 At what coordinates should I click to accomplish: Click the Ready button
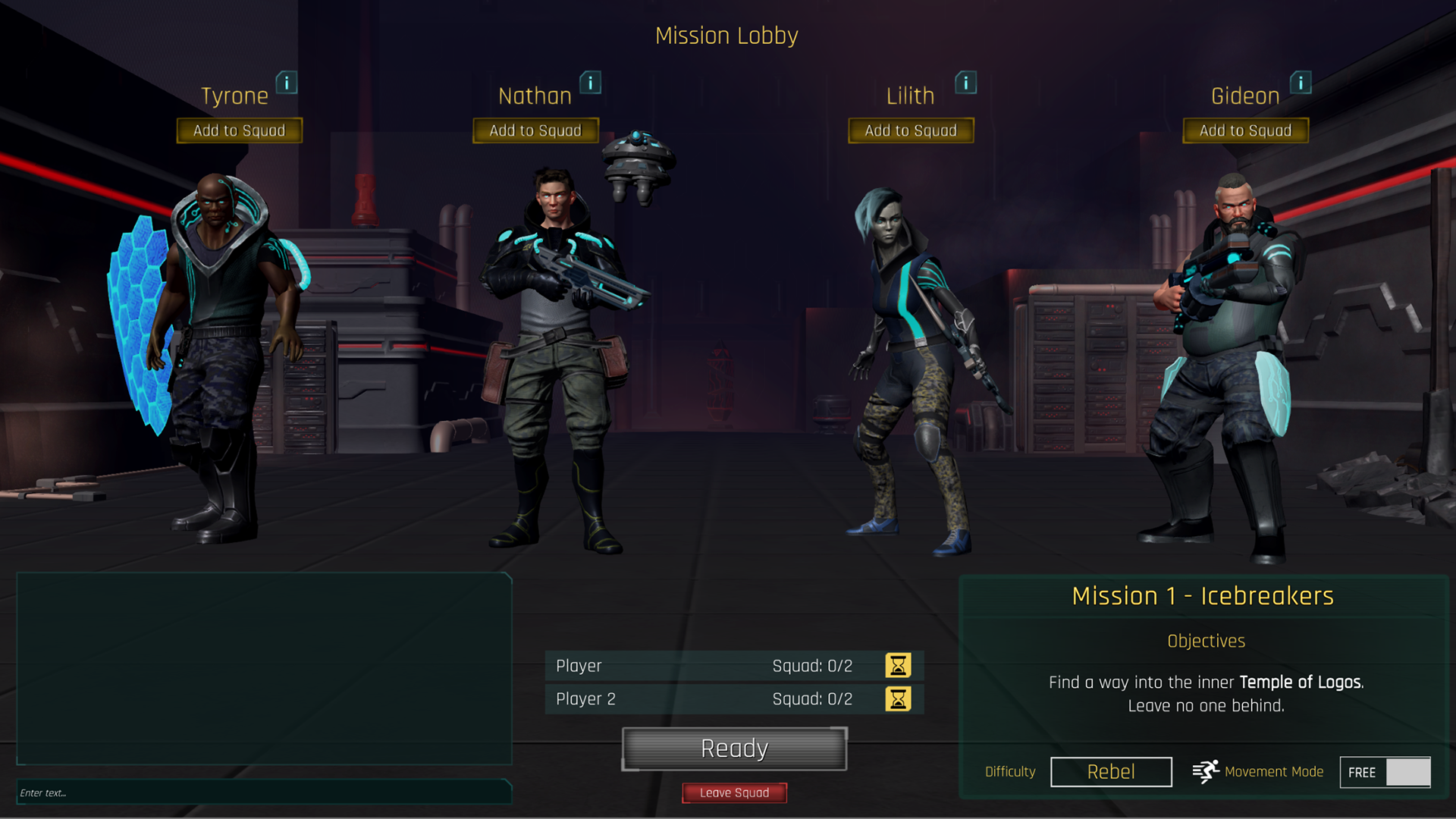click(734, 748)
